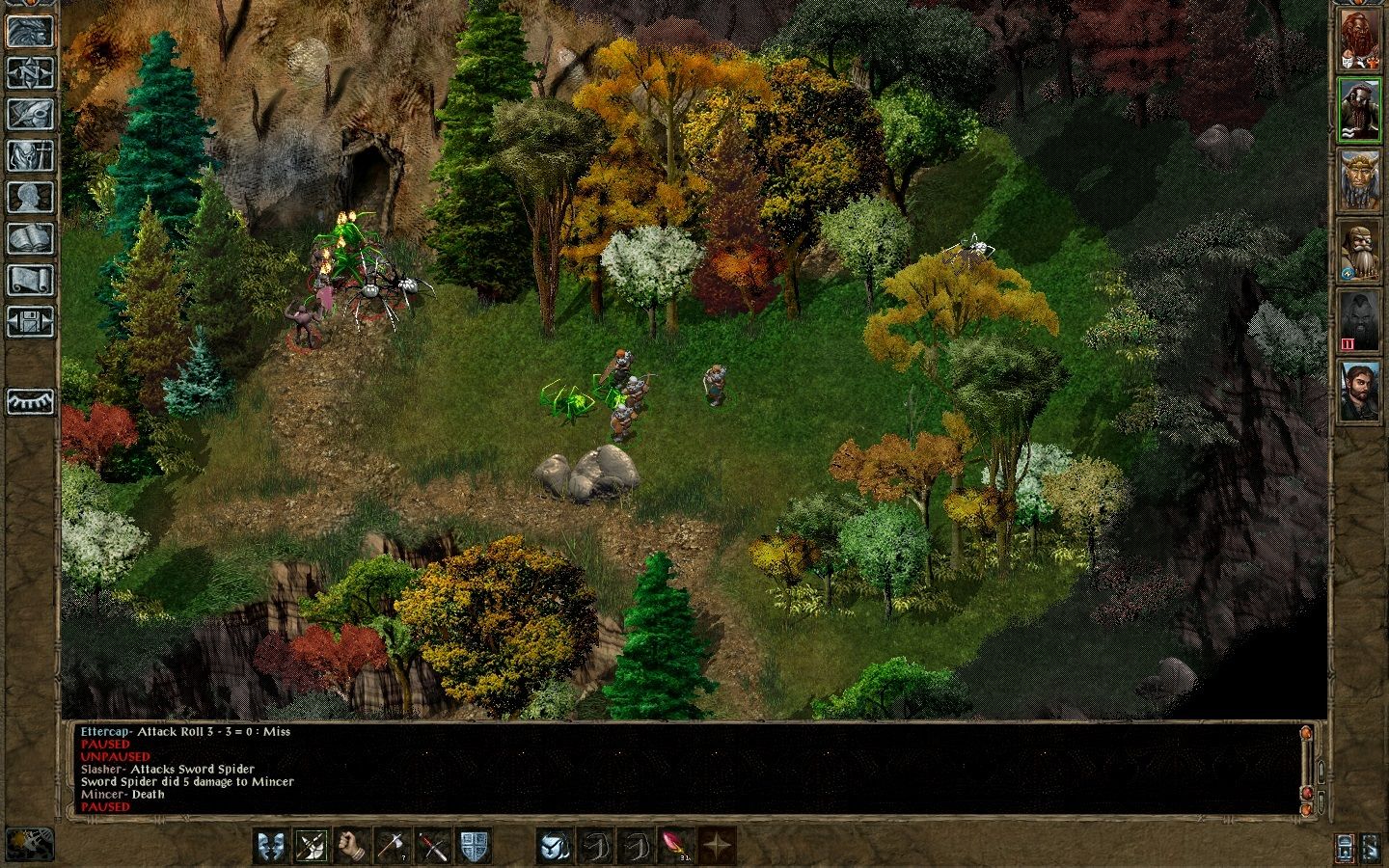This screenshot has width=1389, height=868.
Task: Select the throwing axe quick weapon slot
Action: pos(394,846)
